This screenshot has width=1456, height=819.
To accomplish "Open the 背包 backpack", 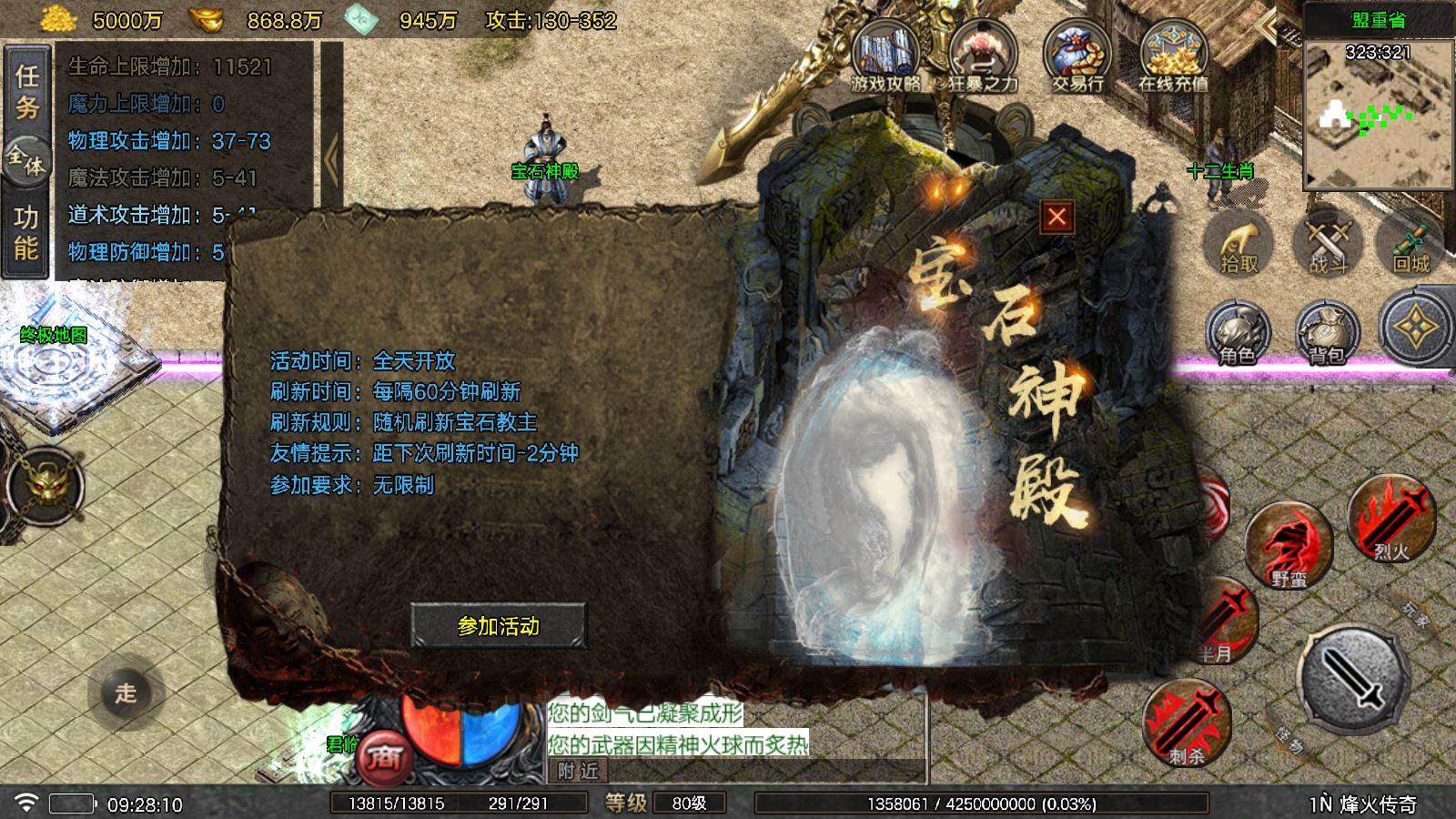I will 1327,334.
